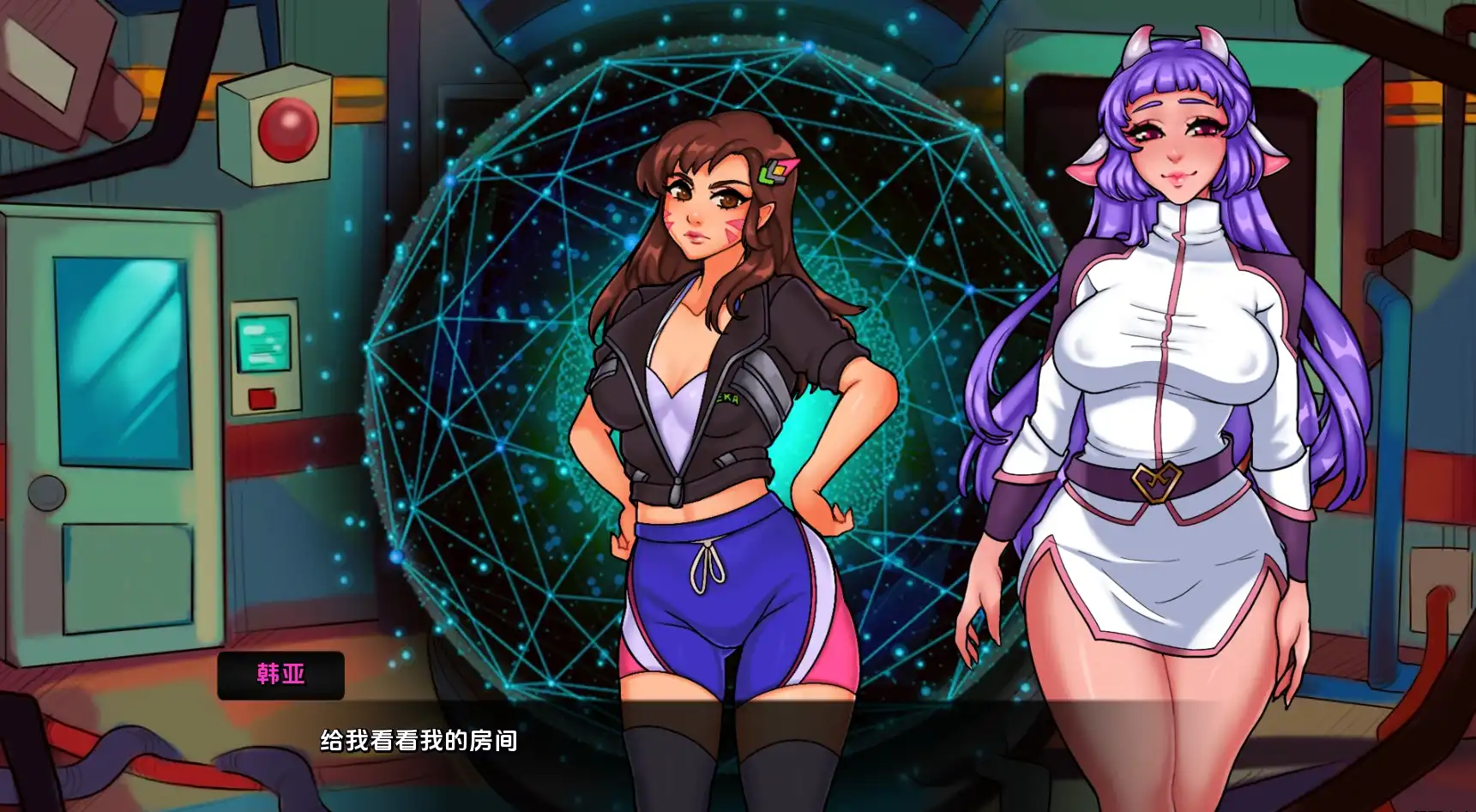Click the 韩亚 character name plate
The height and width of the screenshot is (812, 1476).
(x=283, y=676)
